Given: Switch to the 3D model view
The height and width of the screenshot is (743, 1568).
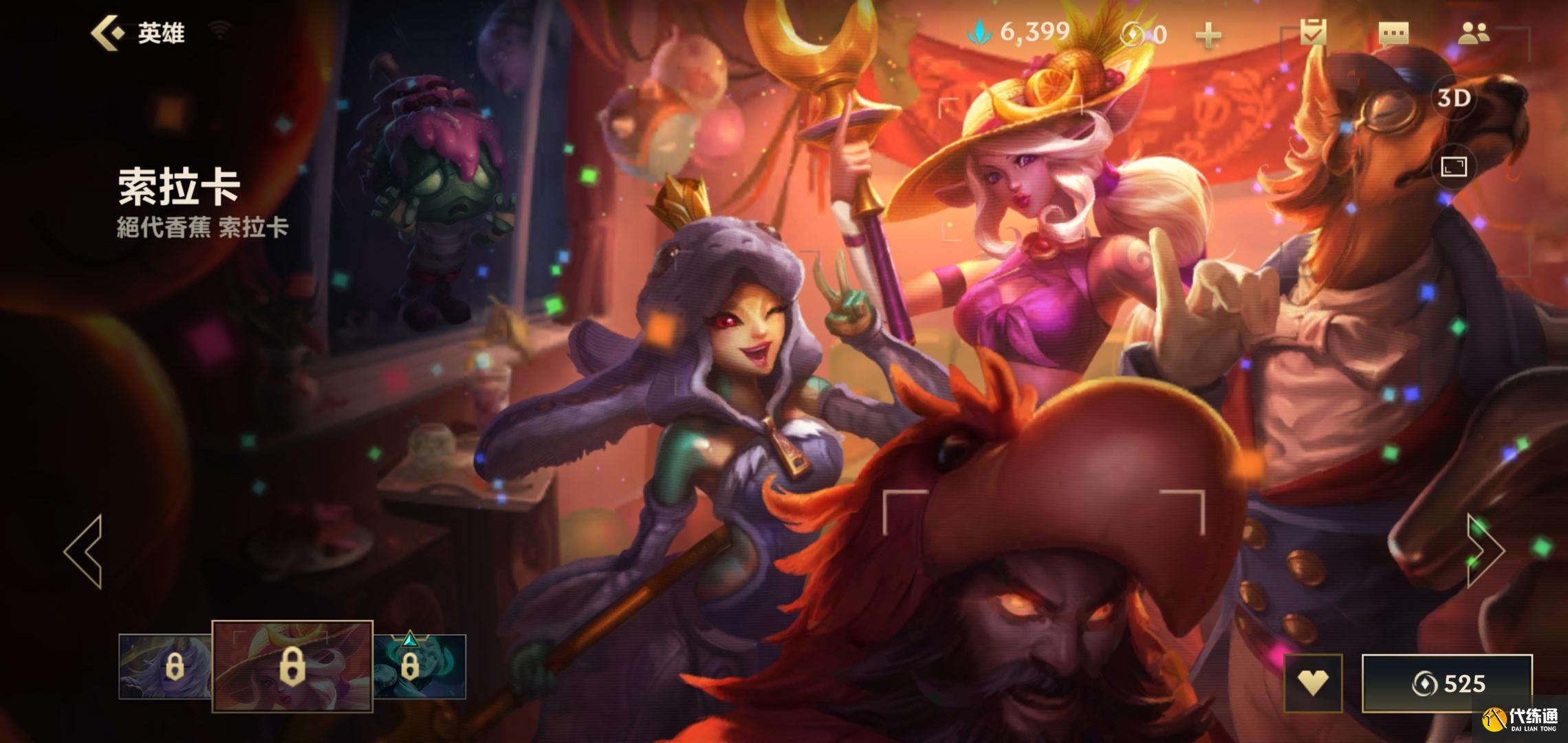Looking at the screenshot, I should pos(1454,98).
